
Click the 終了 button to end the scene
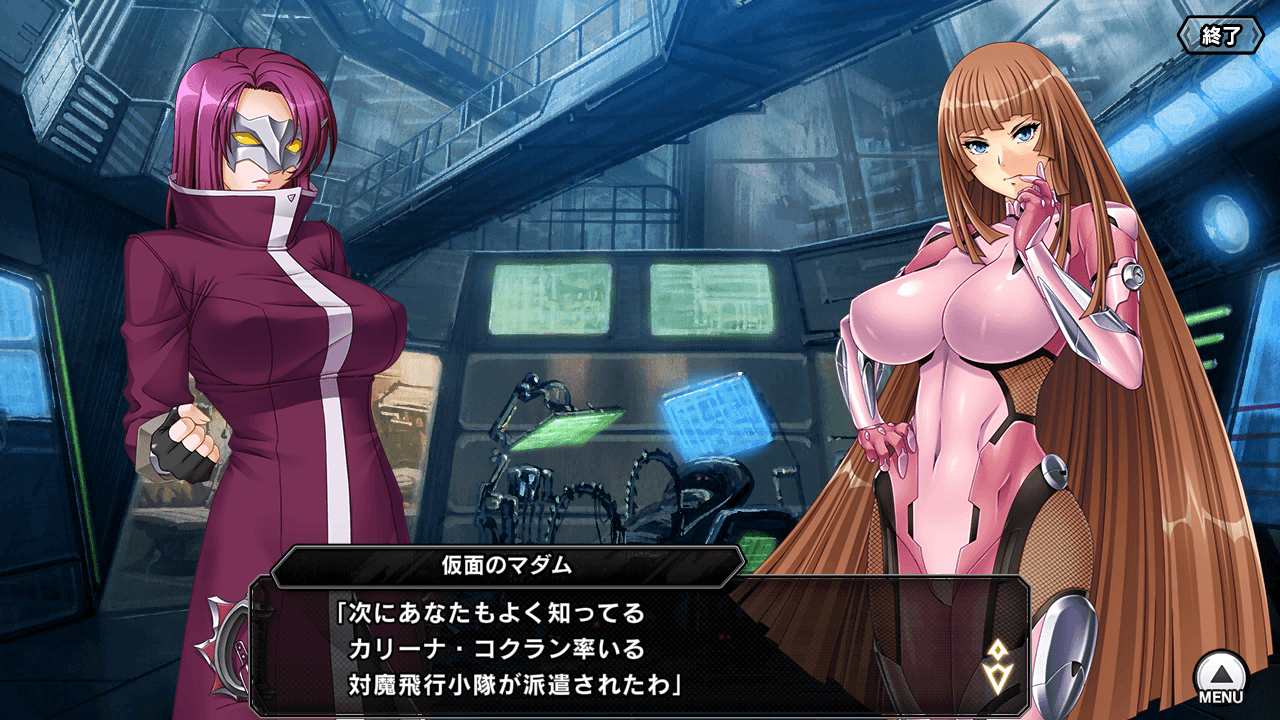1220,36
